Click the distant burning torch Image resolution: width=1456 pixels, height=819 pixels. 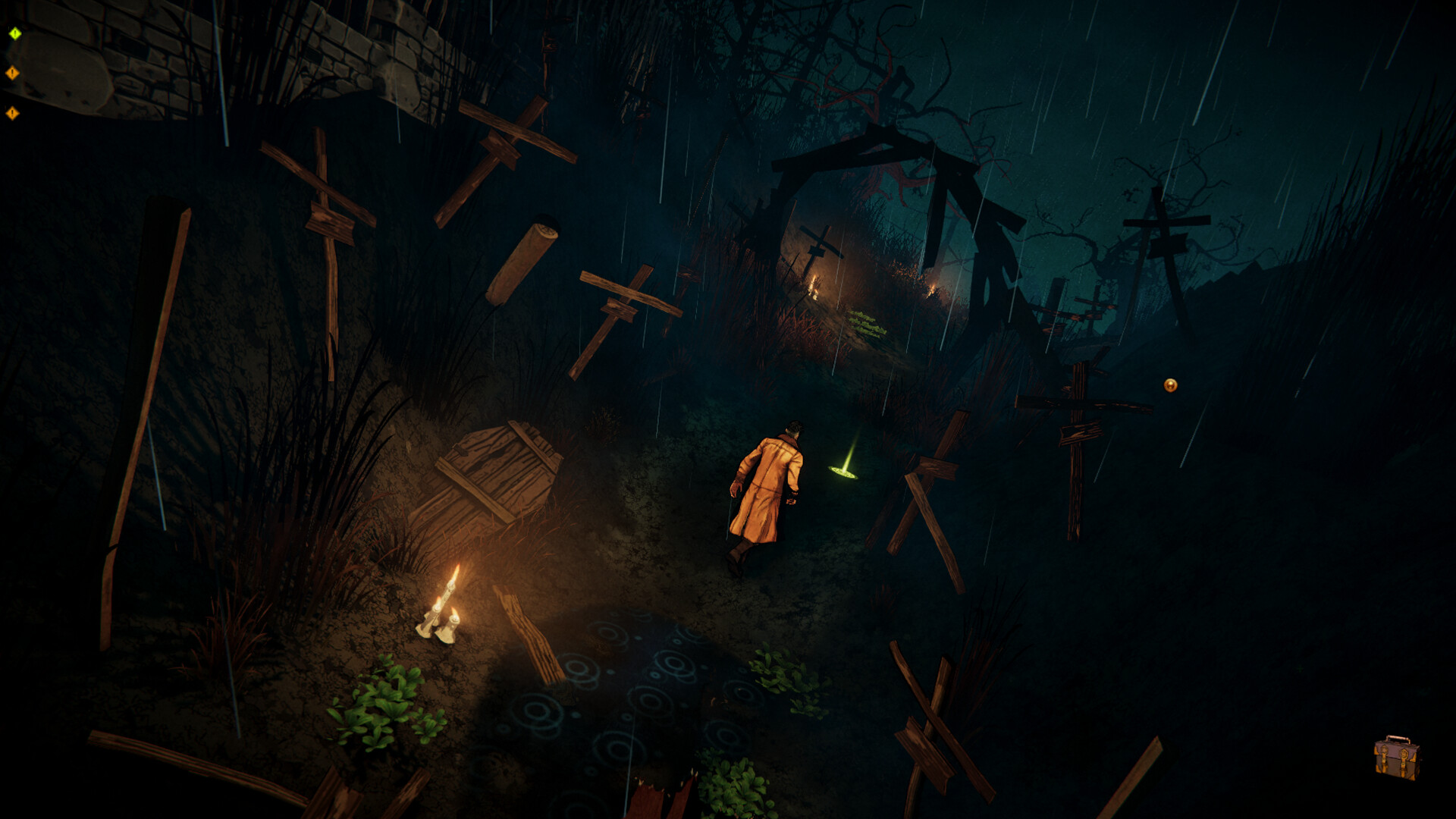815,288
